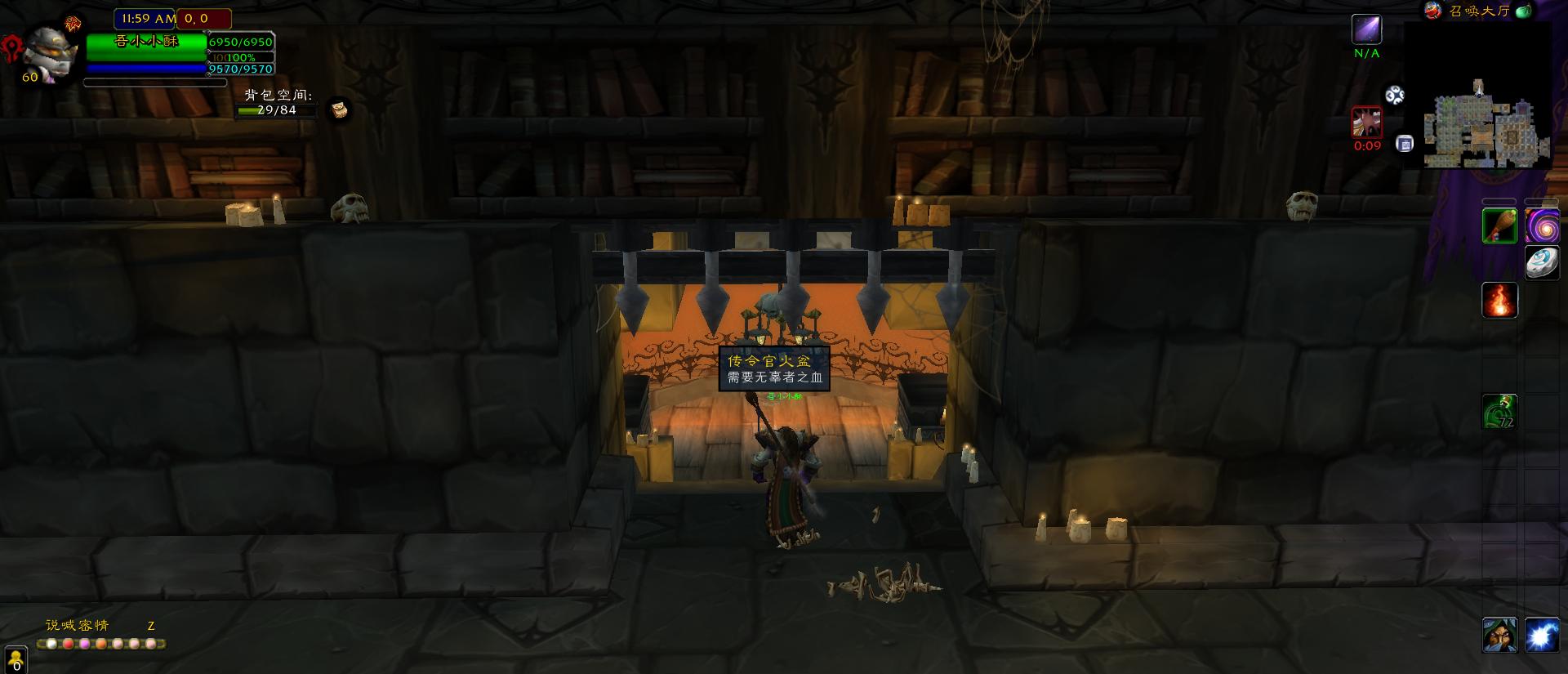Activate the purple swirl spell
Image resolution: width=1568 pixels, height=674 pixels.
pos(1541,225)
